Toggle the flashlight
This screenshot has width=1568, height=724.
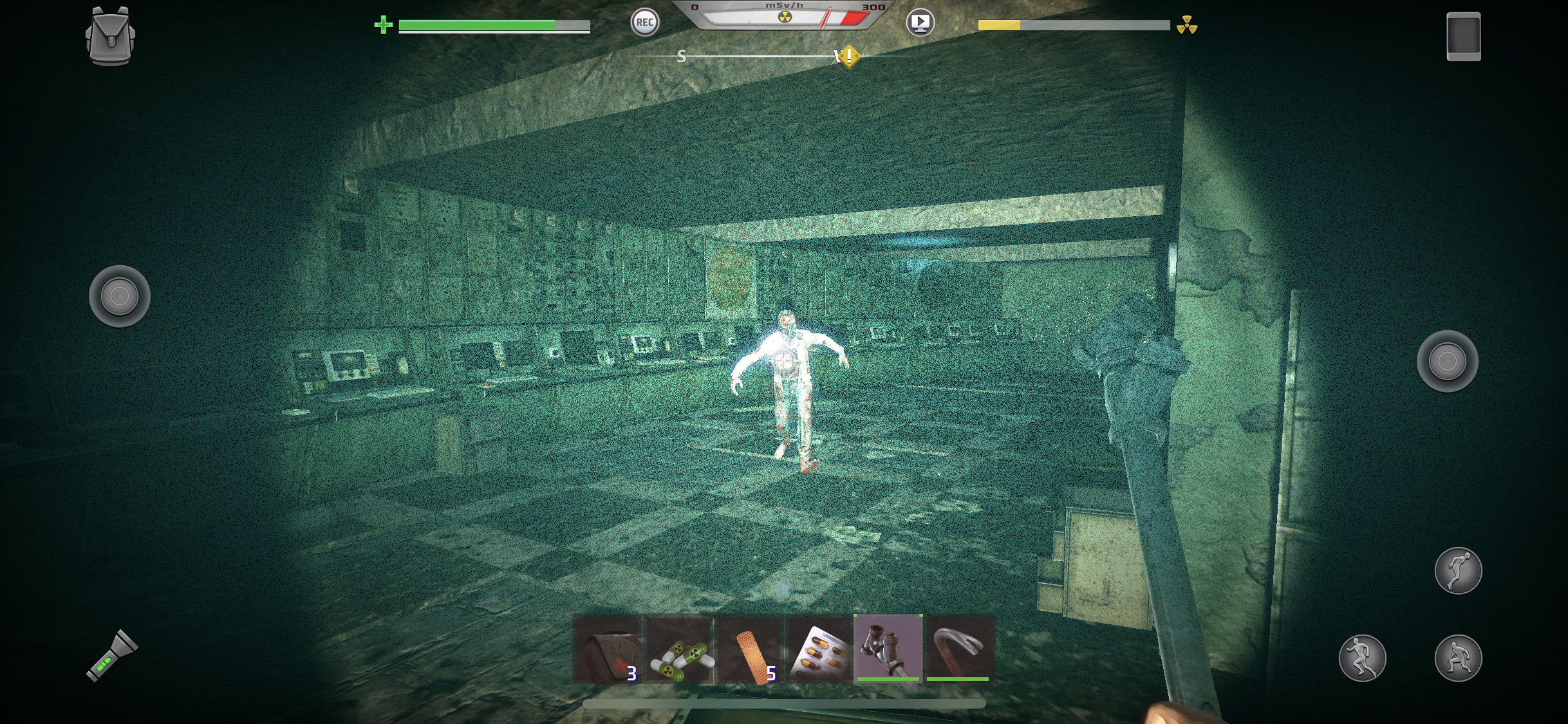point(112,656)
